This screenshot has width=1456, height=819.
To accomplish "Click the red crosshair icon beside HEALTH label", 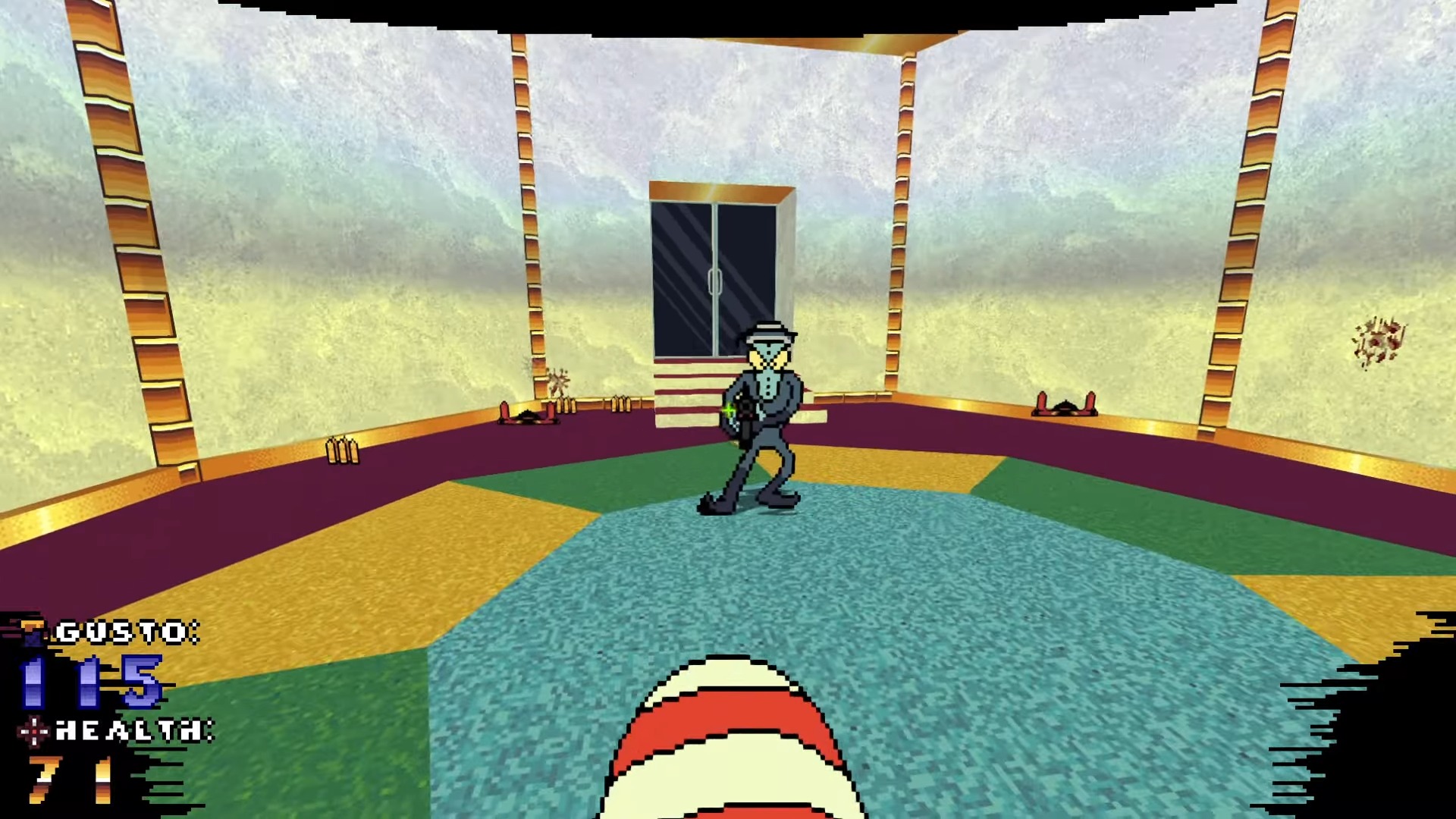I will tap(34, 730).
